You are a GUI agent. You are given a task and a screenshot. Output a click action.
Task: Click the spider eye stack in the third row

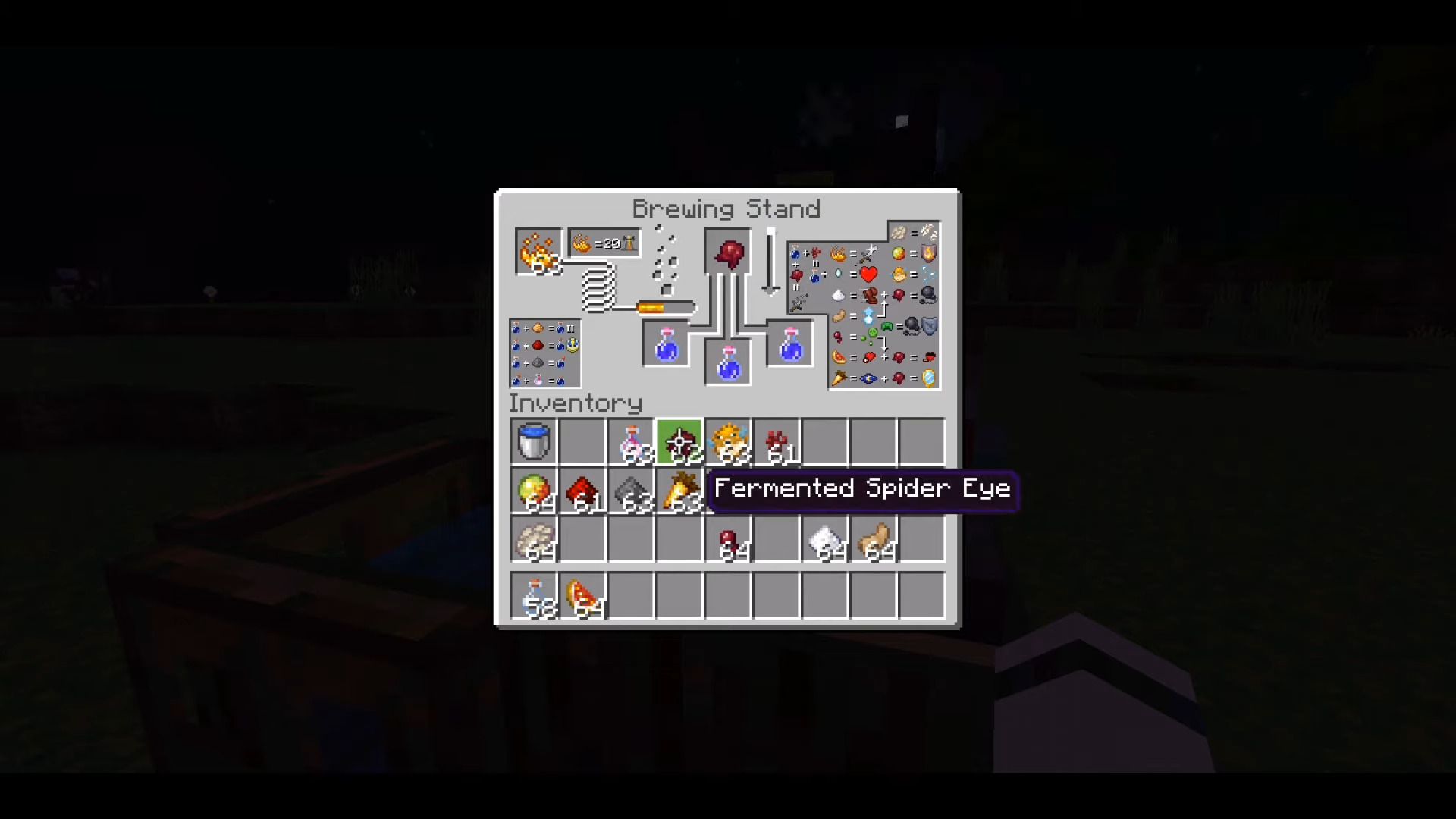729,539
